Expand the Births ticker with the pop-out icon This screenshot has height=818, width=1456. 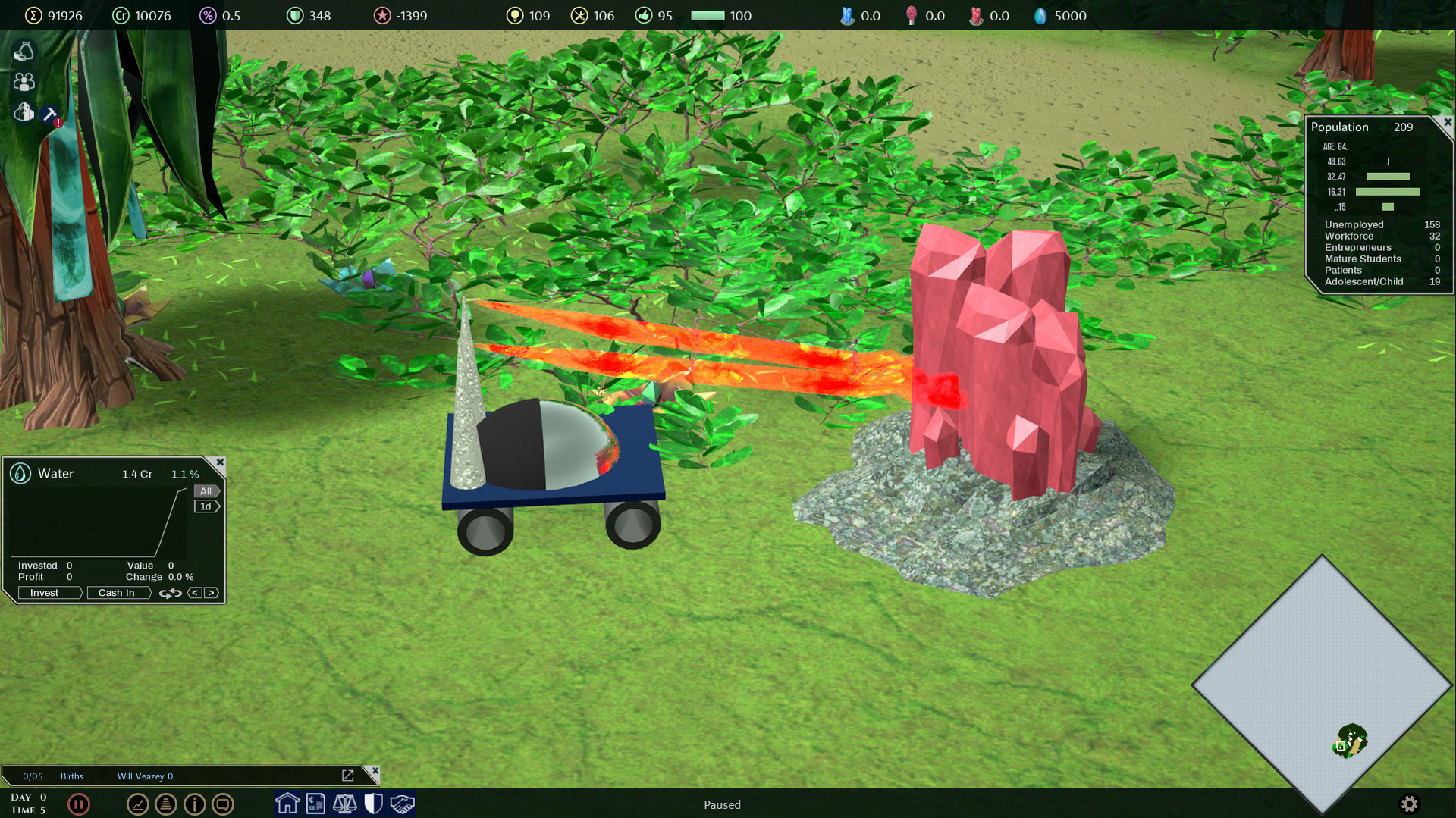tap(349, 775)
